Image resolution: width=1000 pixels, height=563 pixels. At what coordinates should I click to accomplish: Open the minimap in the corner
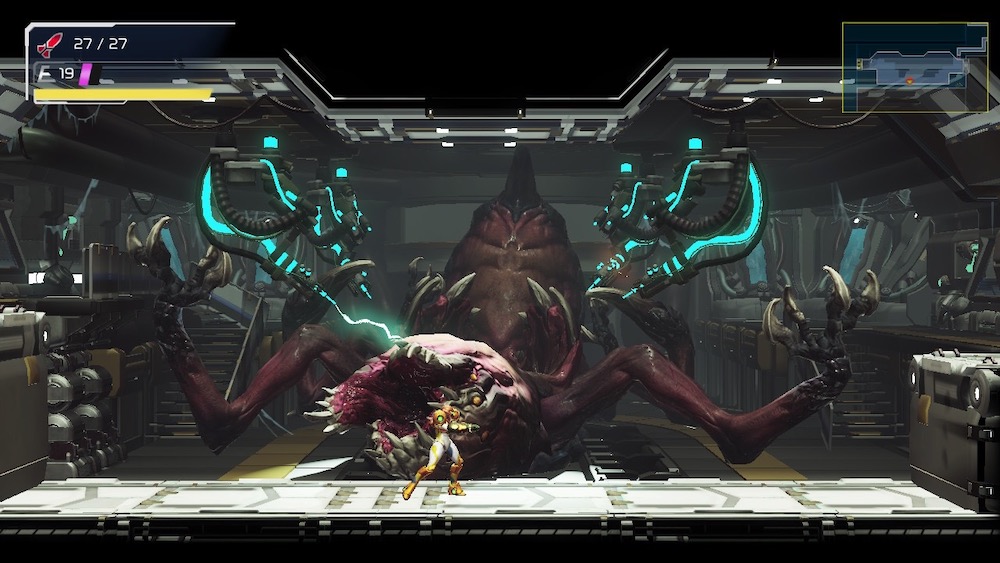coord(914,67)
